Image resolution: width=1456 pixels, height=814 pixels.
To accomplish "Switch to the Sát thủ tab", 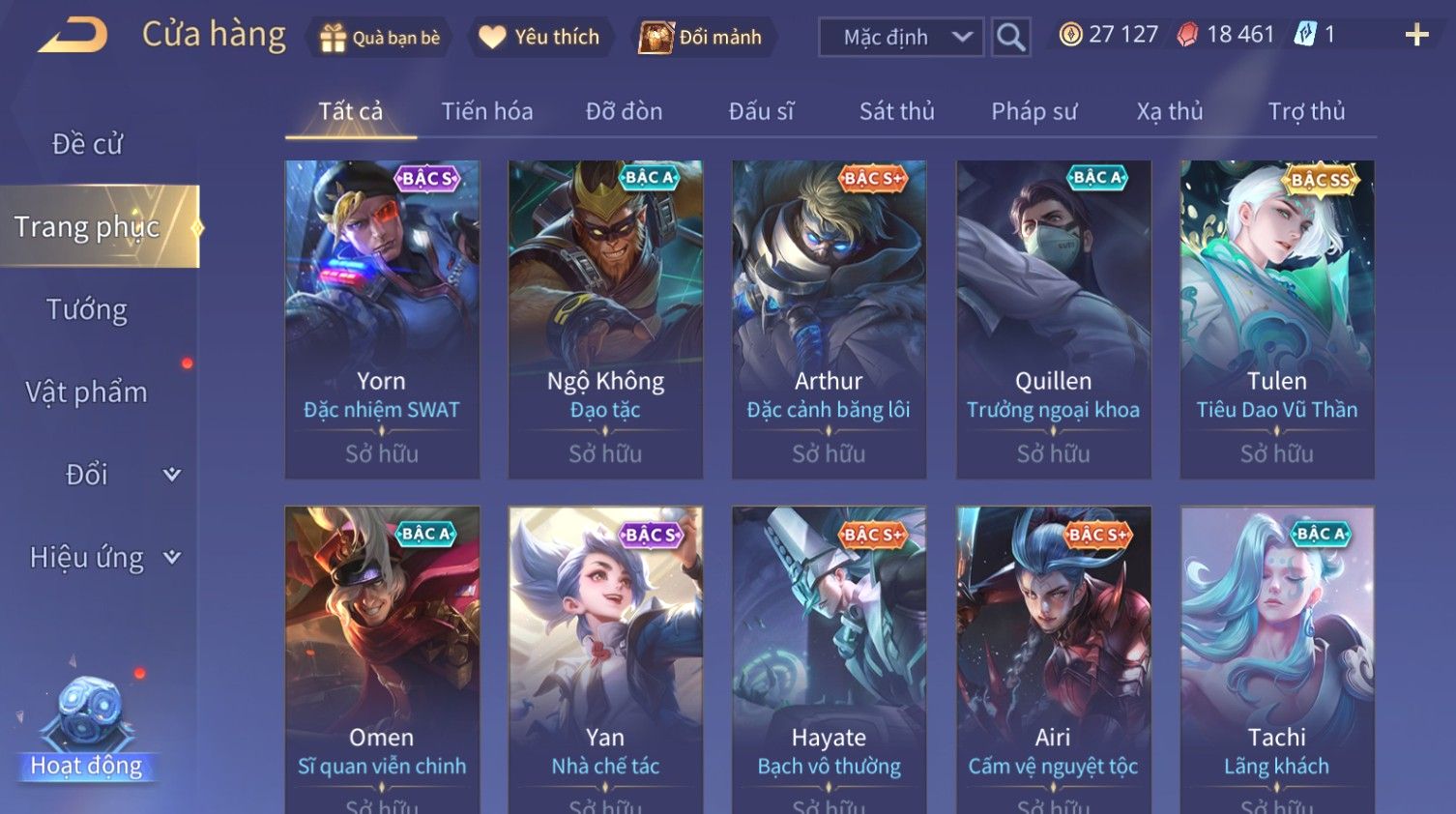I will coord(896,111).
